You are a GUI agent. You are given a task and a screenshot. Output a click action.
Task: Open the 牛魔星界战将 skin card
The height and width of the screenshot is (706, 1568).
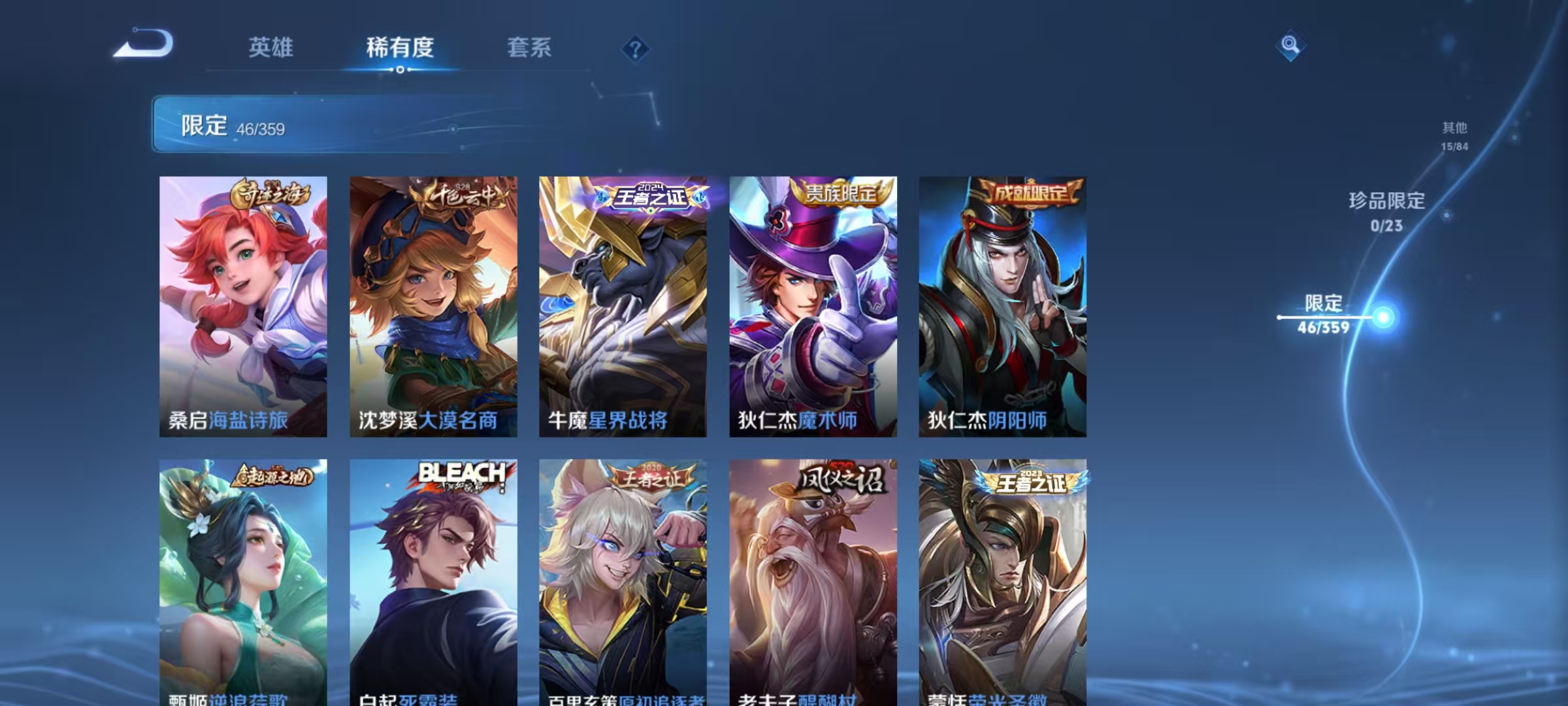pos(624,307)
